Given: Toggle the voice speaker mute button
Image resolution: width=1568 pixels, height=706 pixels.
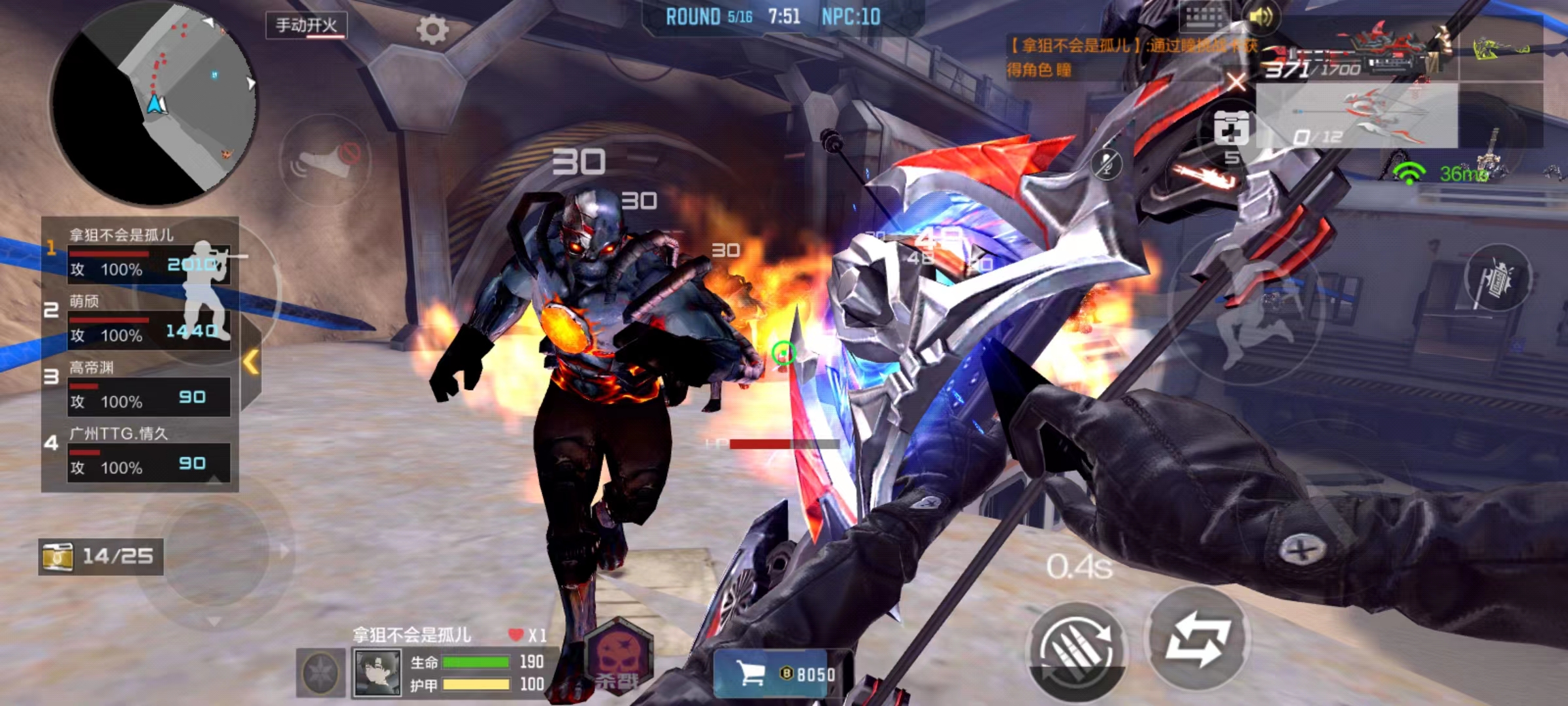Looking at the screenshot, I should coord(325,160).
